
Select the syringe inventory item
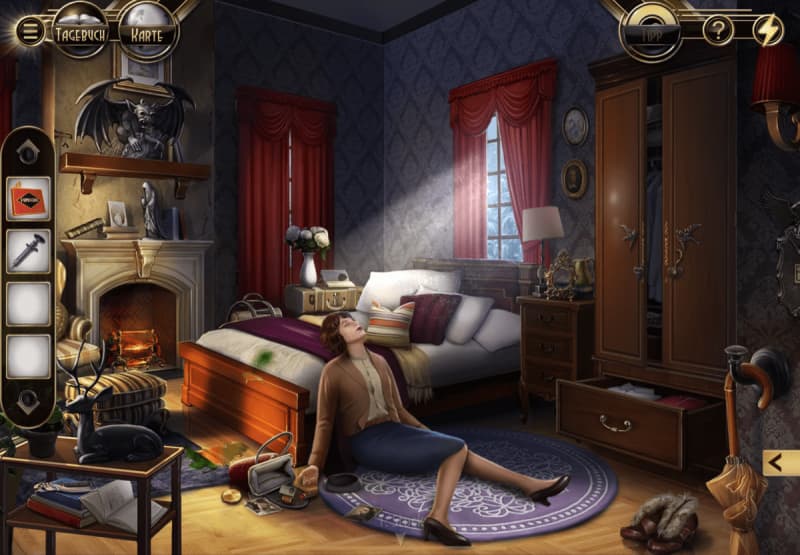28,250
